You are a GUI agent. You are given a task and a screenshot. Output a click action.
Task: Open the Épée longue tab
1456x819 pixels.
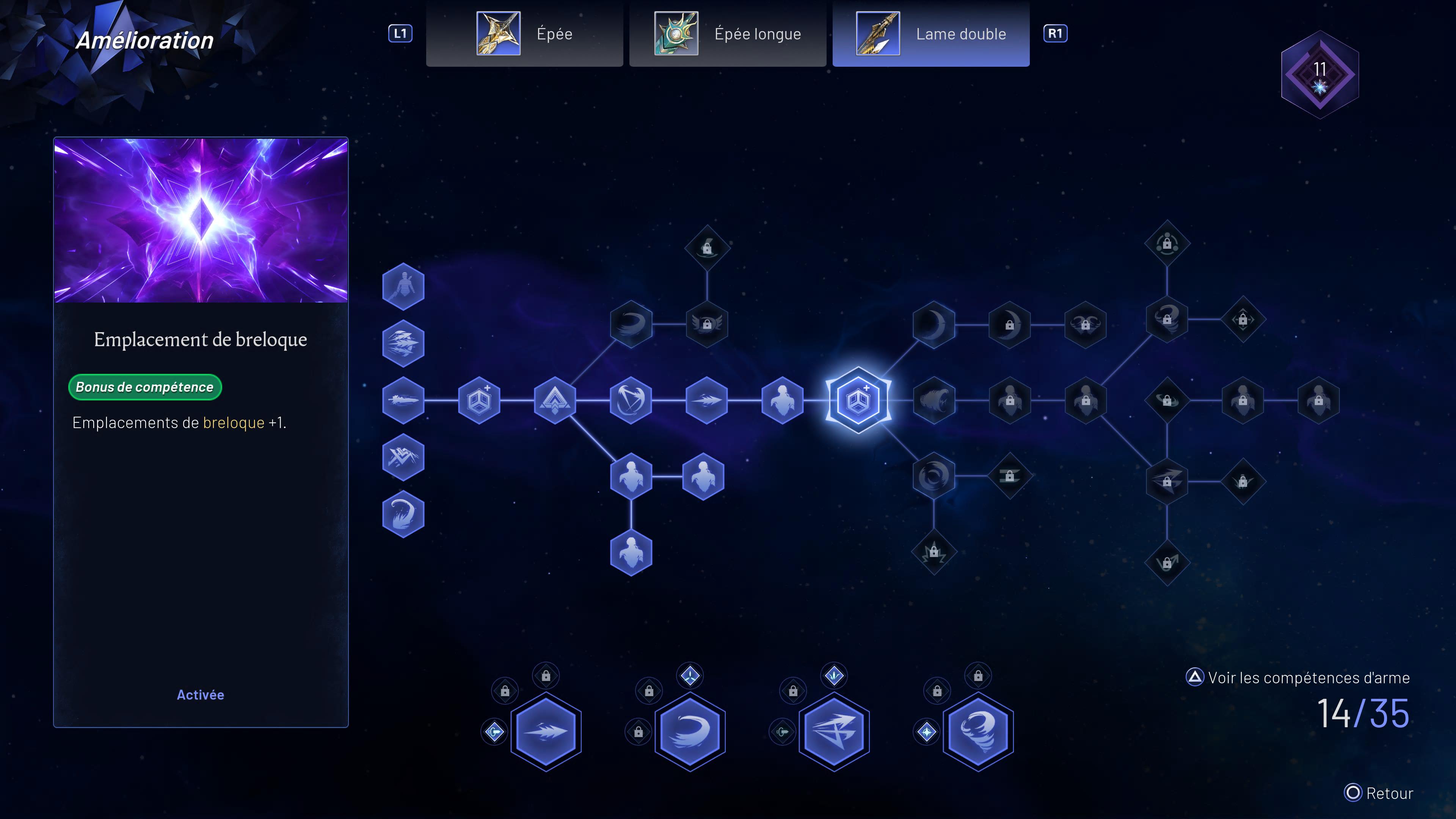click(728, 34)
